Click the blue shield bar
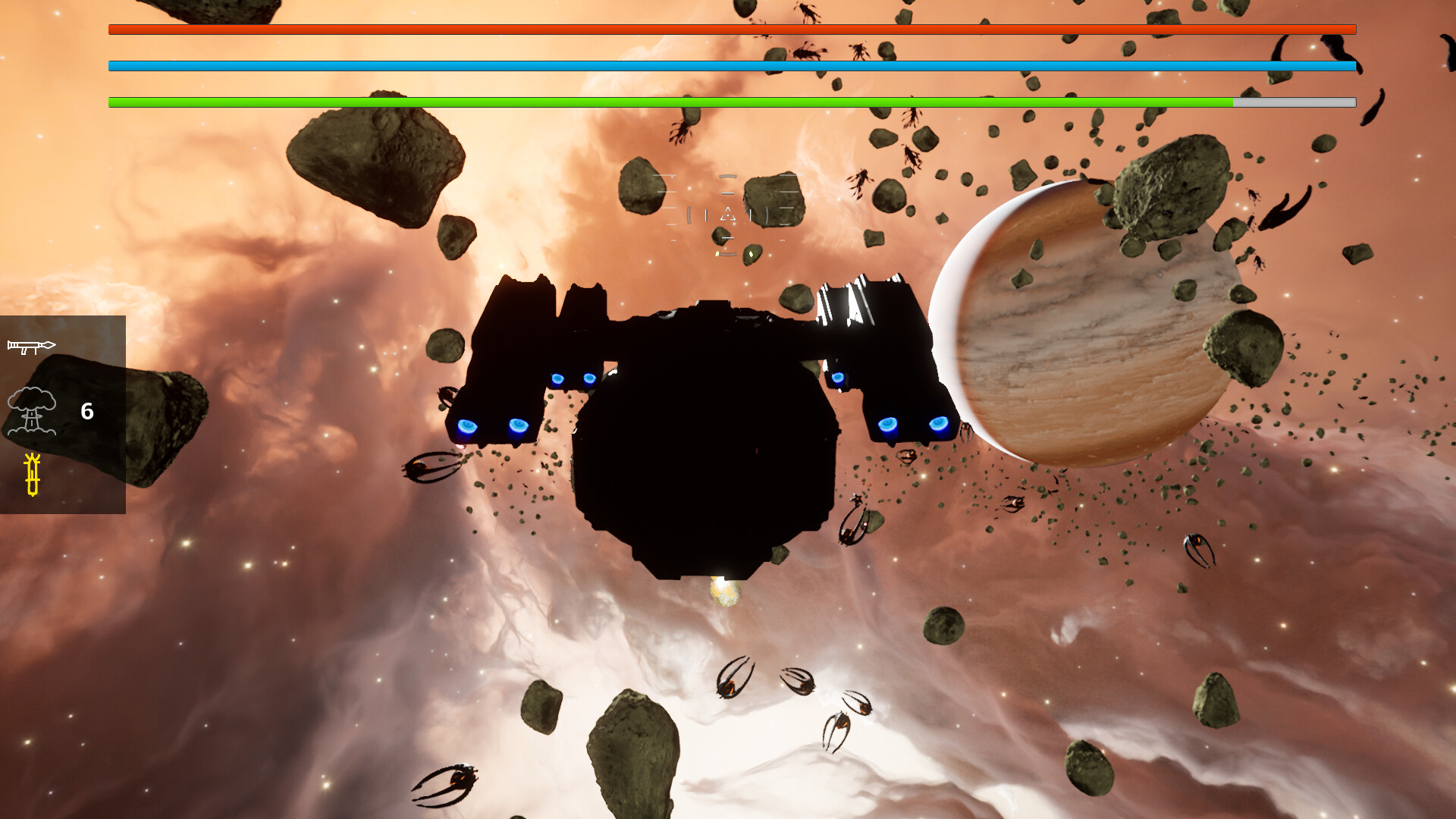1456x819 pixels. (x=728, y=65)
